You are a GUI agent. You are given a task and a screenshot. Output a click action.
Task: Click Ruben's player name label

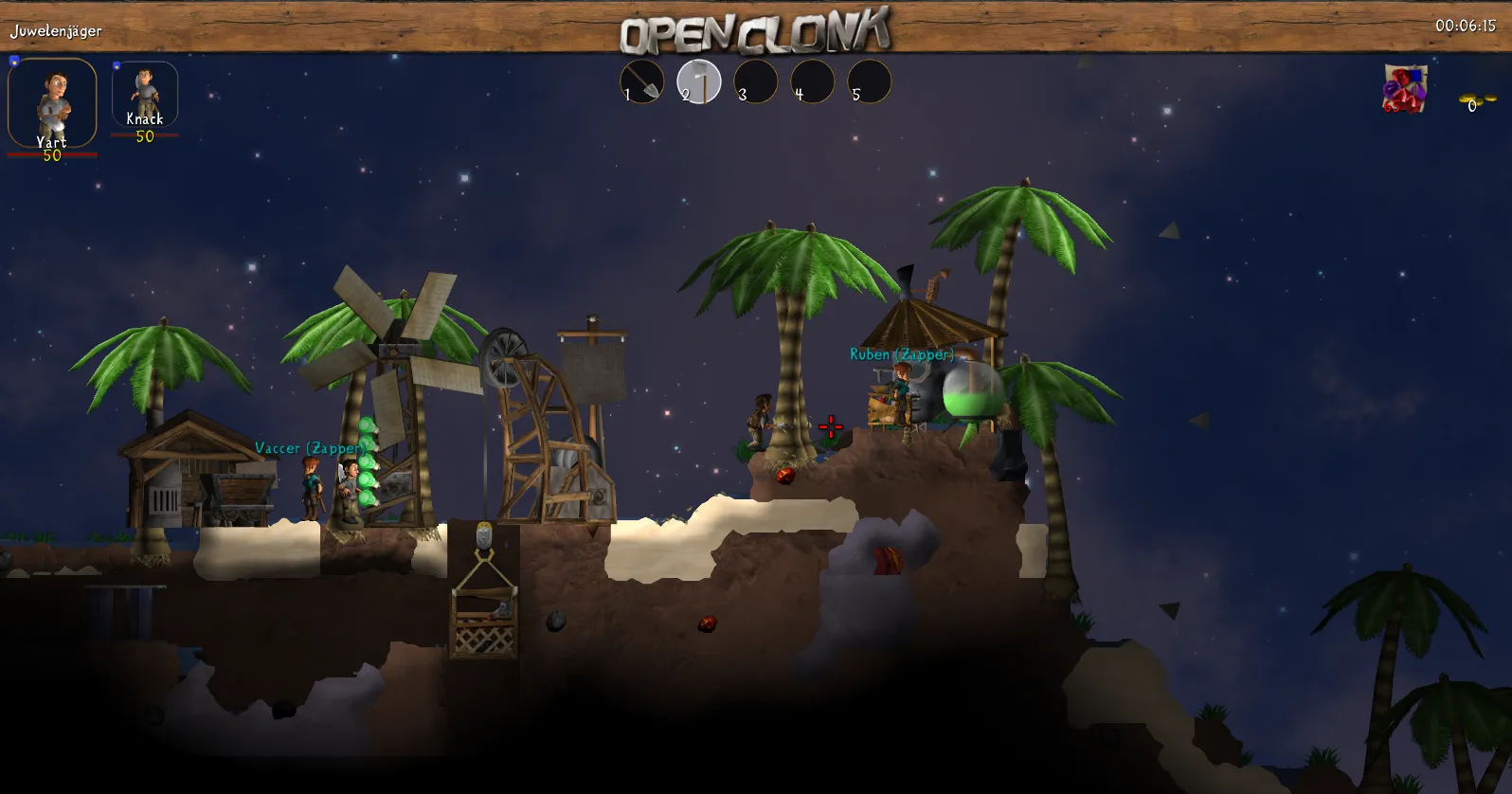point(900,353)
